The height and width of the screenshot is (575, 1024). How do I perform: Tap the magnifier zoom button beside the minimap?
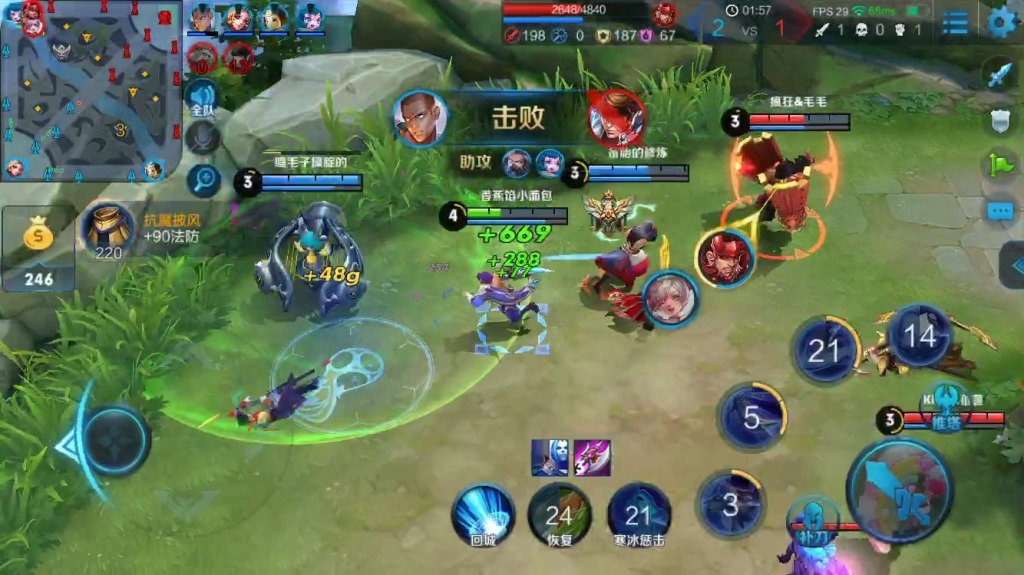(x=203, y=180)
